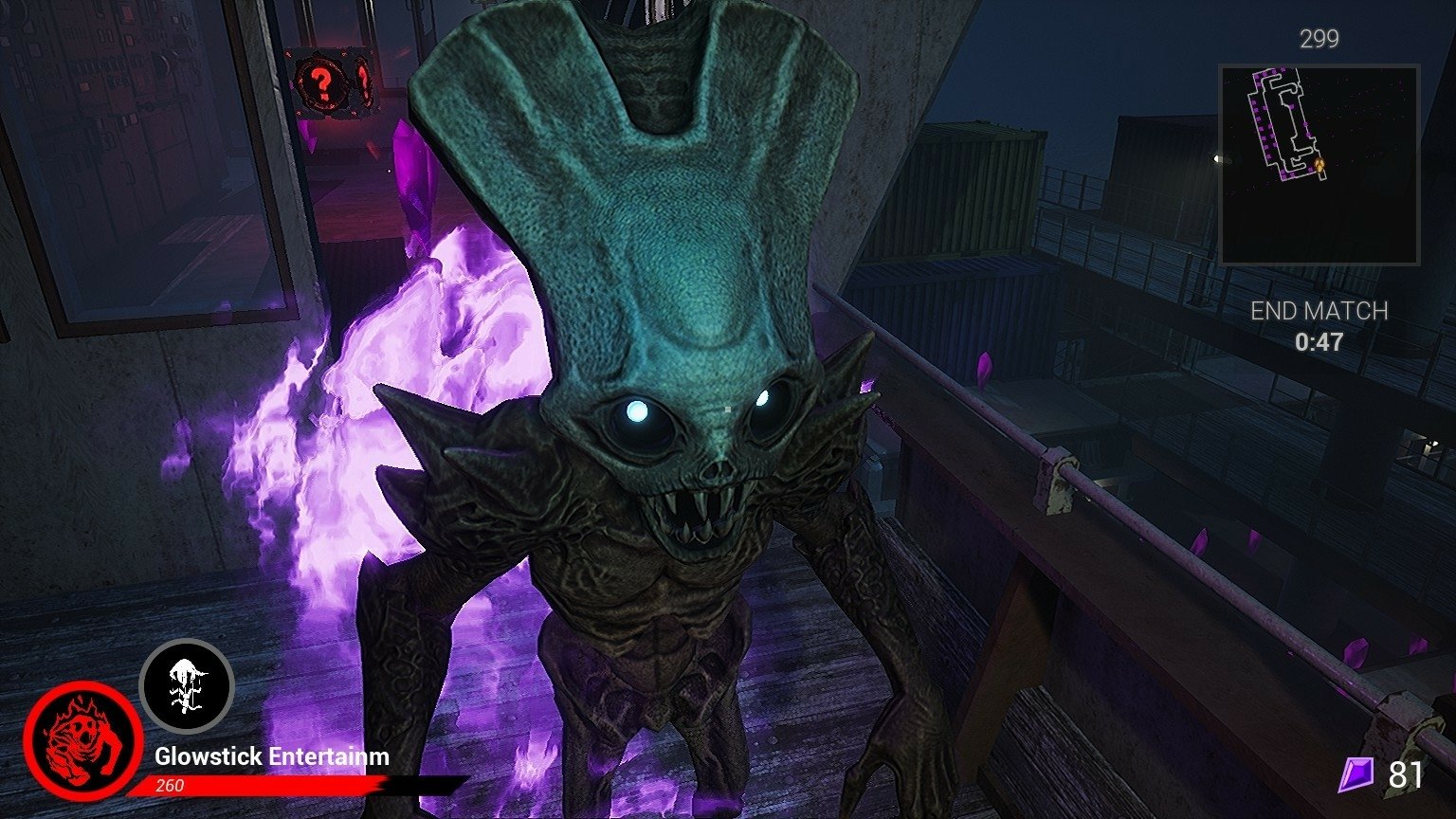Screen dimensions: 1456x819
Task: Open the END MATCH label
Action: coord(1320,309)
